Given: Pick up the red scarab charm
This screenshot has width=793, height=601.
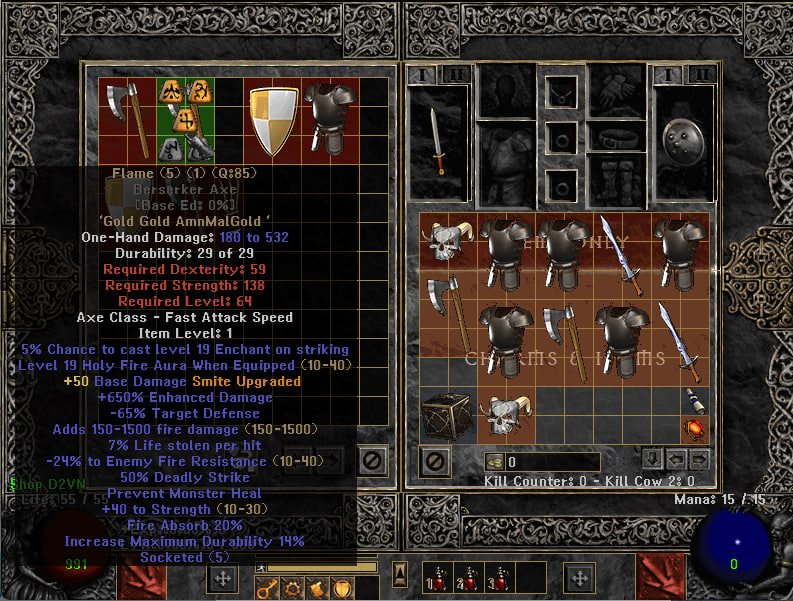Looking at the screenshot, I should coord(693,430).
